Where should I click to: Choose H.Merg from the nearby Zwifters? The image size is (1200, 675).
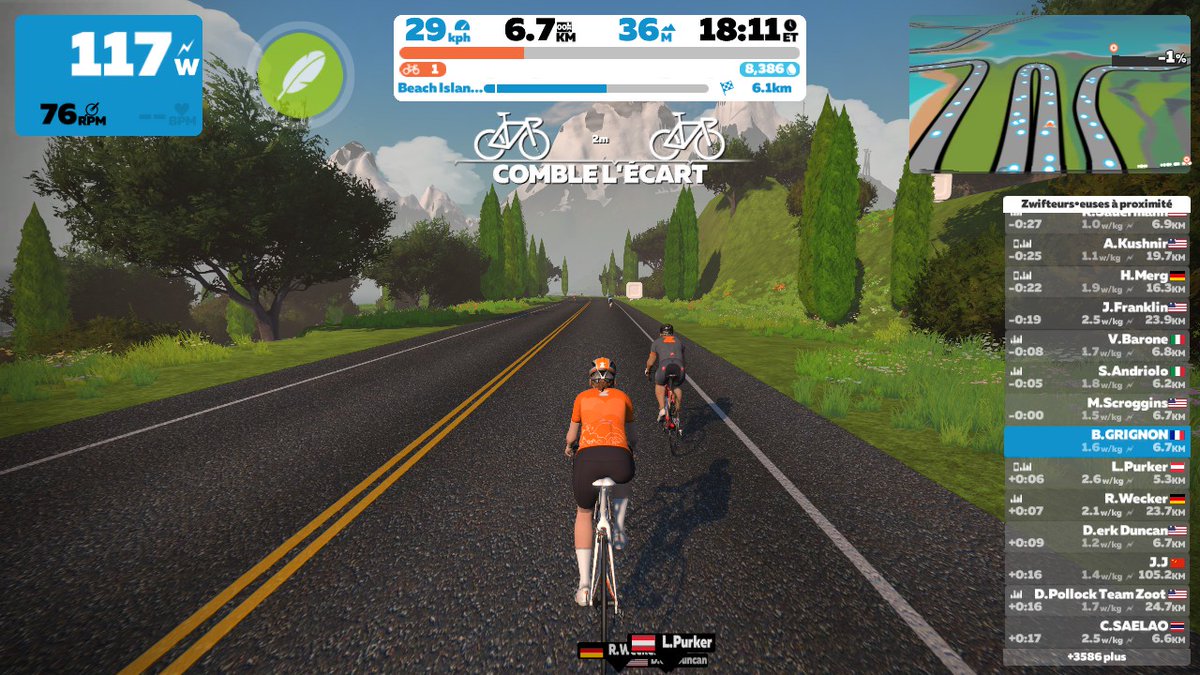tap(1097, 281)
